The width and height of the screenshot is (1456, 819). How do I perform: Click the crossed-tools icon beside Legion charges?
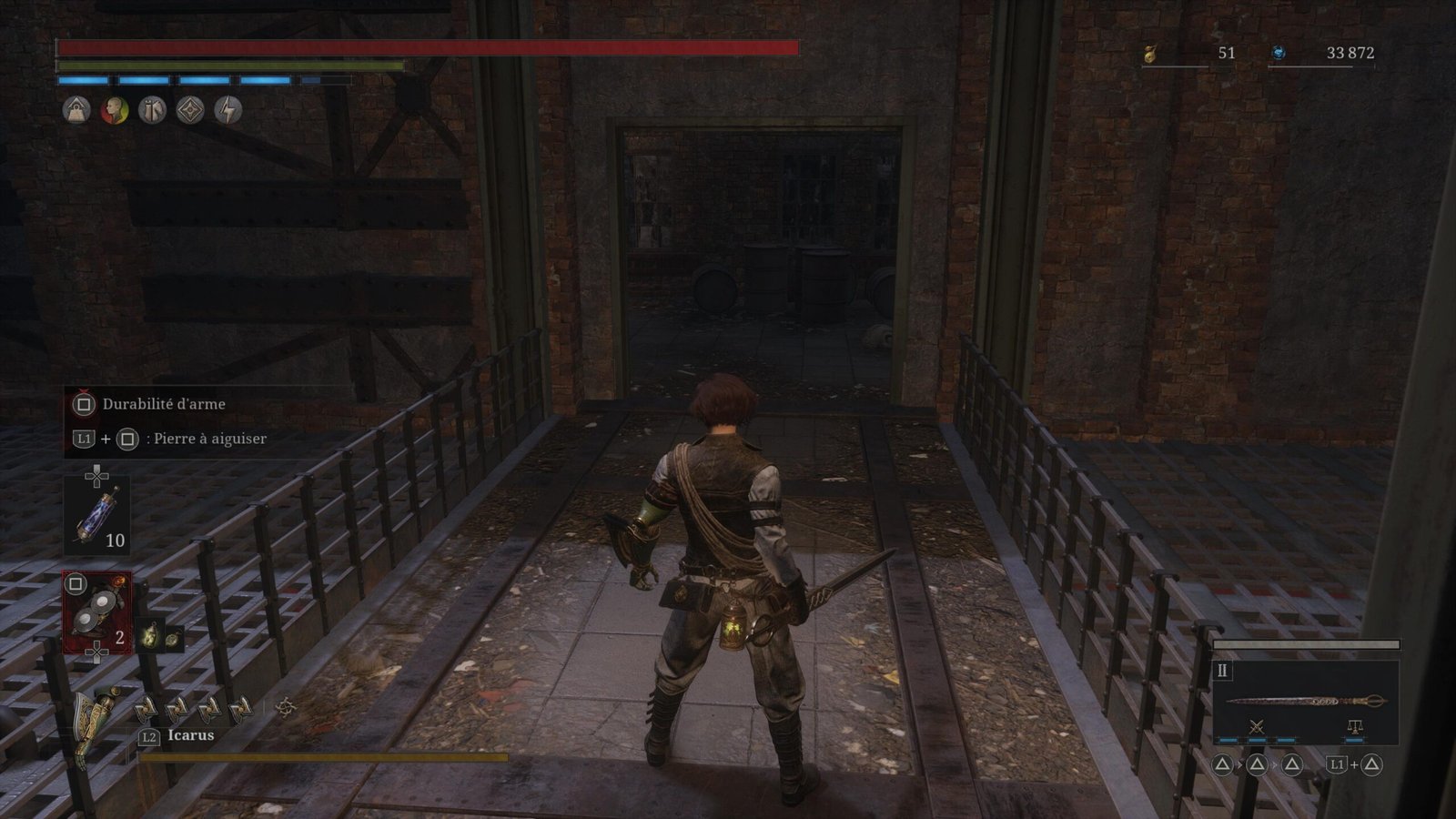[x=286, y=707]
